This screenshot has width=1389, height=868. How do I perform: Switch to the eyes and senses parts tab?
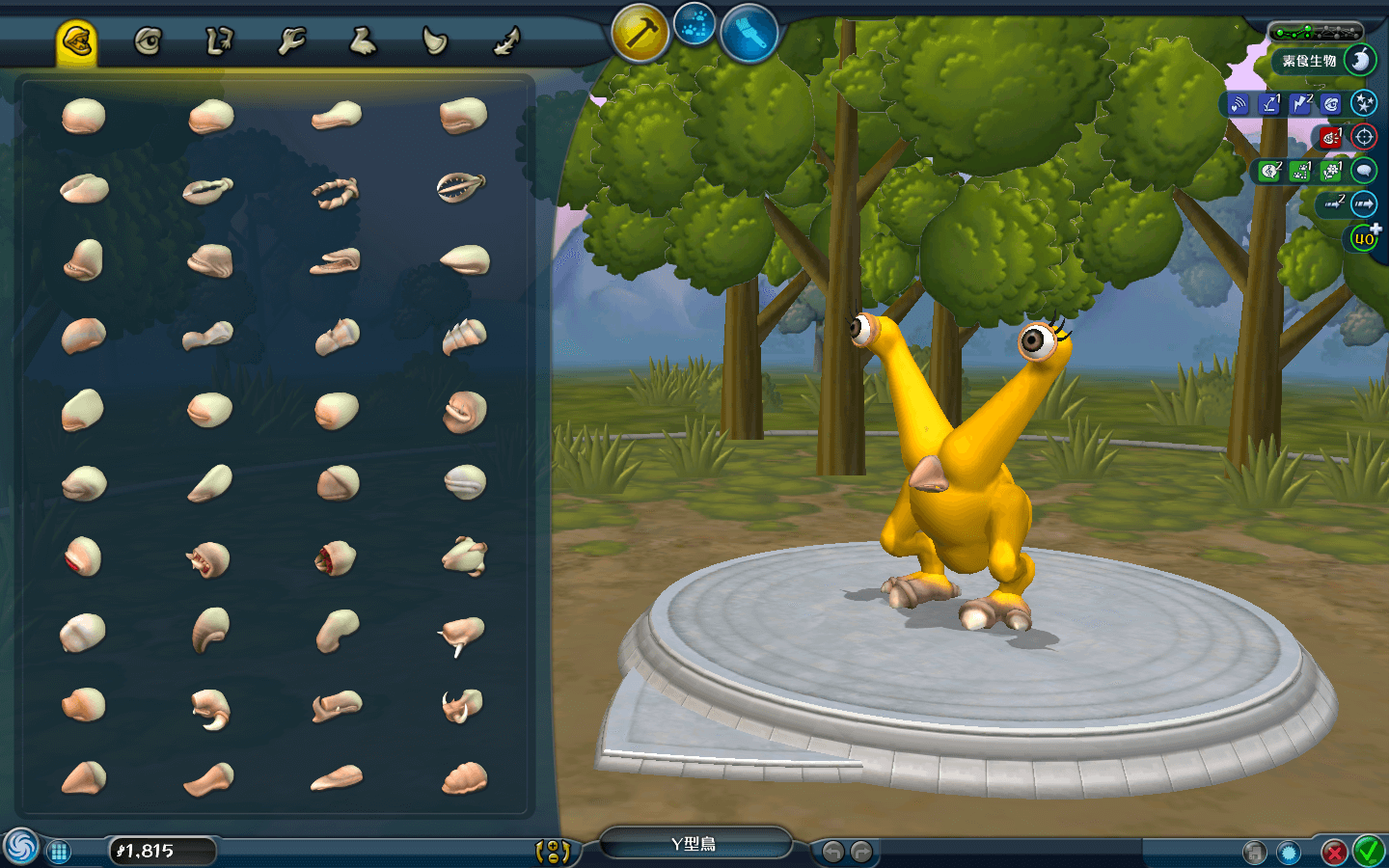[x=148, y=41]
